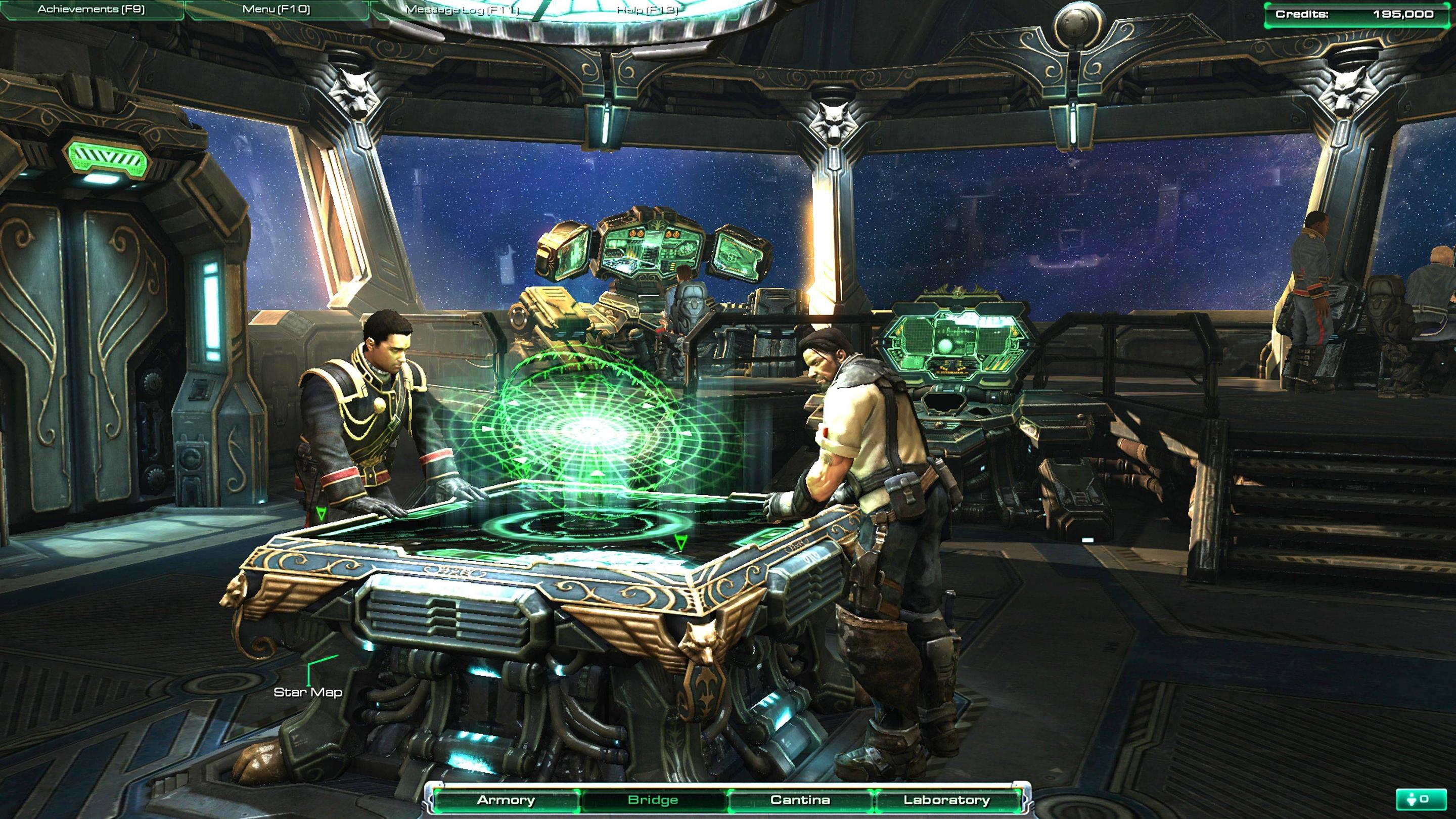Open the Menu button
The width and height of the screenshot is (1456, 819).
click(x=276, y=10)
